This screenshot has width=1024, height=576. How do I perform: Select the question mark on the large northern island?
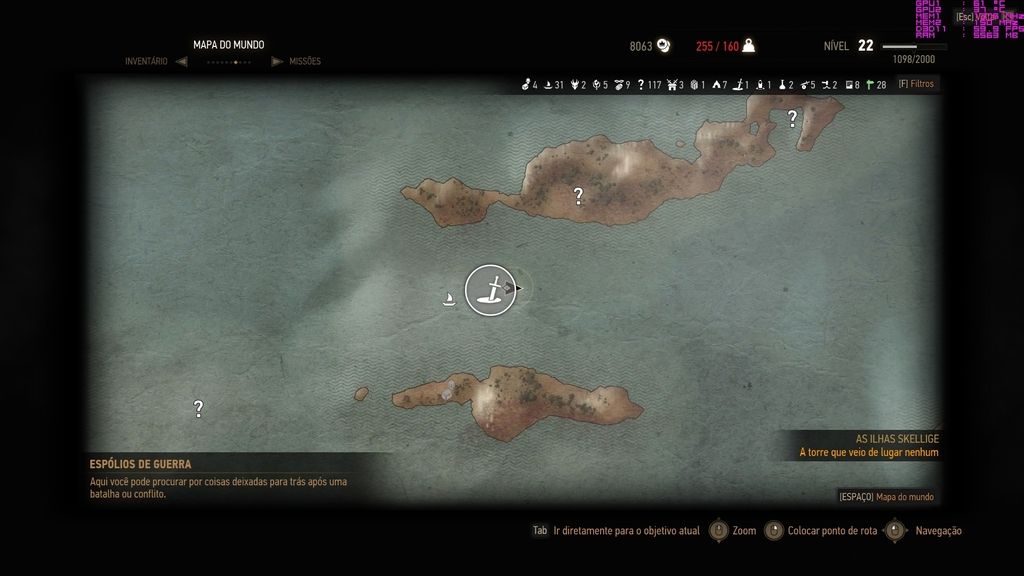coord(578,196)
